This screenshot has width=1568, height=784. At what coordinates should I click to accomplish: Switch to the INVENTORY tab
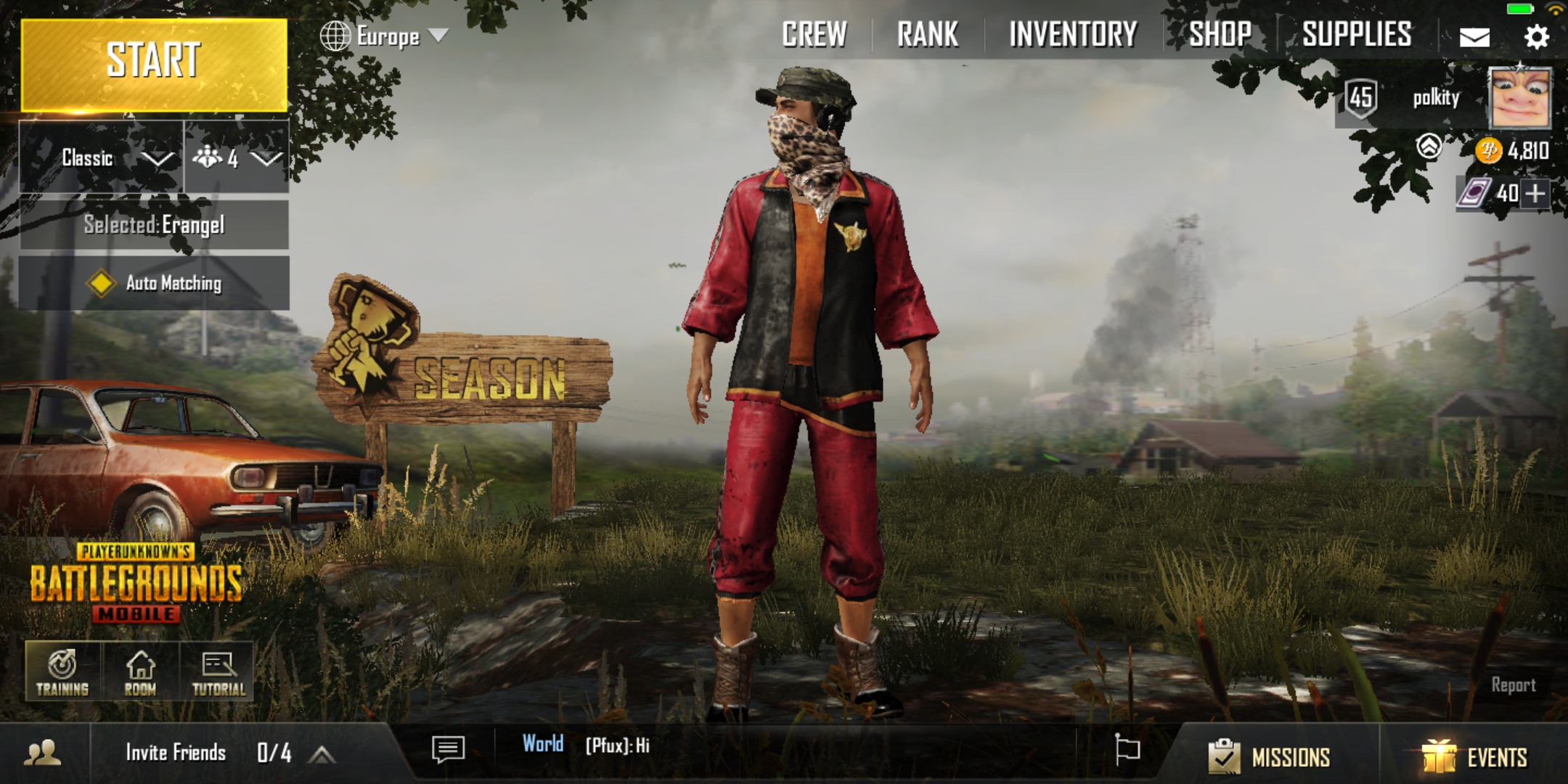(x=1072, y=33)
